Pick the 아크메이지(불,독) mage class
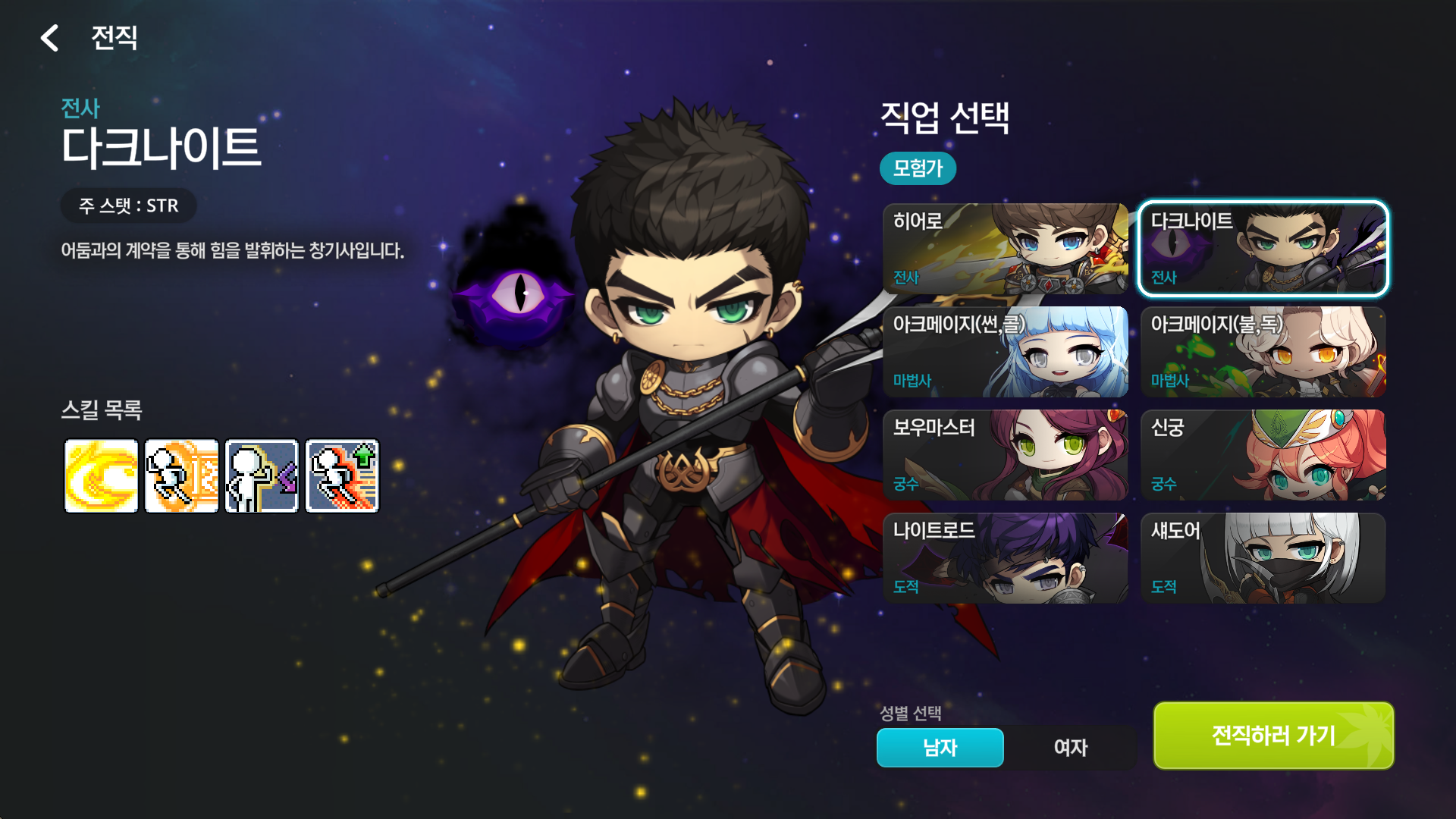Screen dimensions: 1456x819 [x=1263, y=352]
